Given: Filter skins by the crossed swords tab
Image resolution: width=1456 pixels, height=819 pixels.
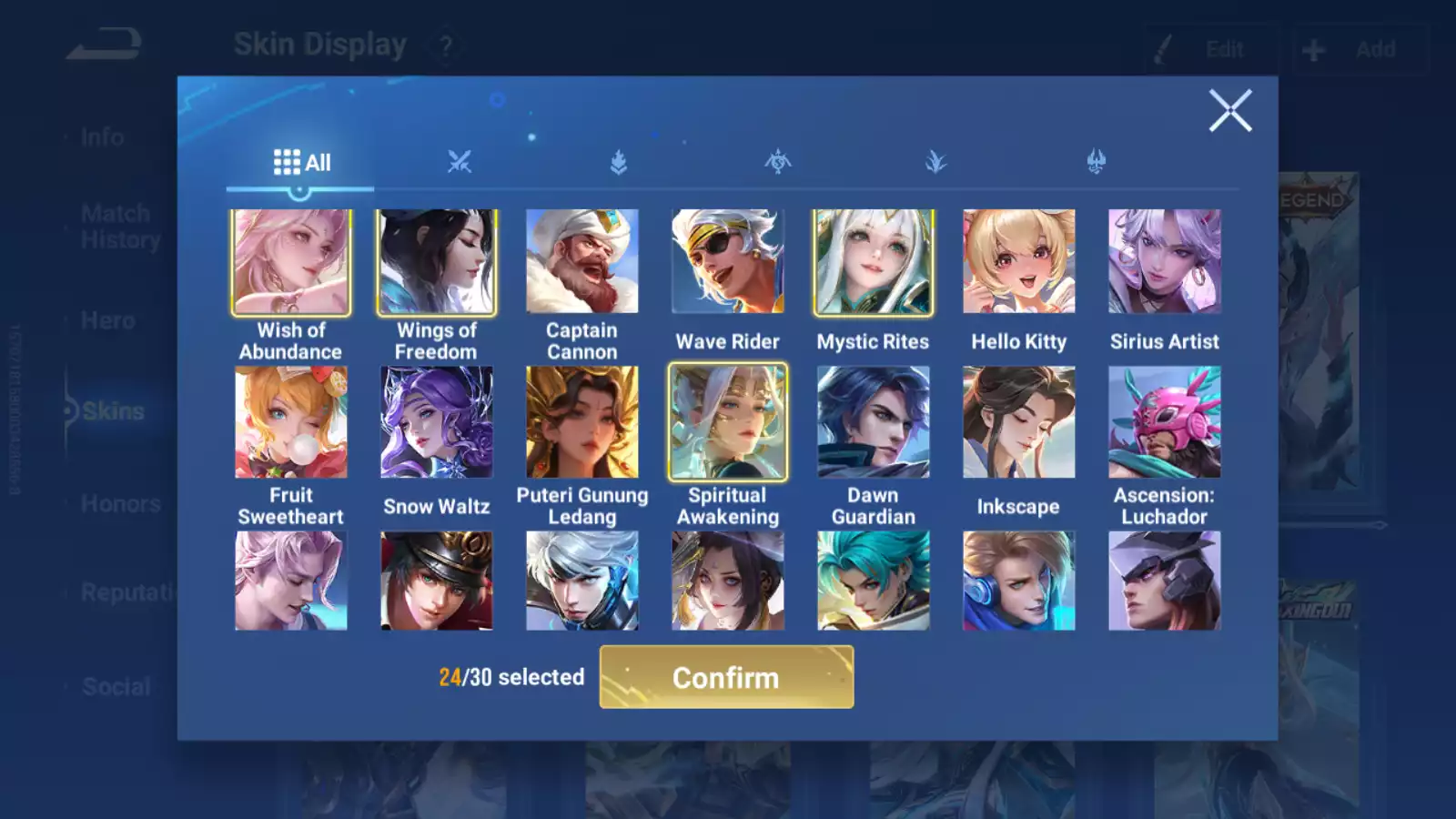Looking at the screenshot, I should point(460,163).
